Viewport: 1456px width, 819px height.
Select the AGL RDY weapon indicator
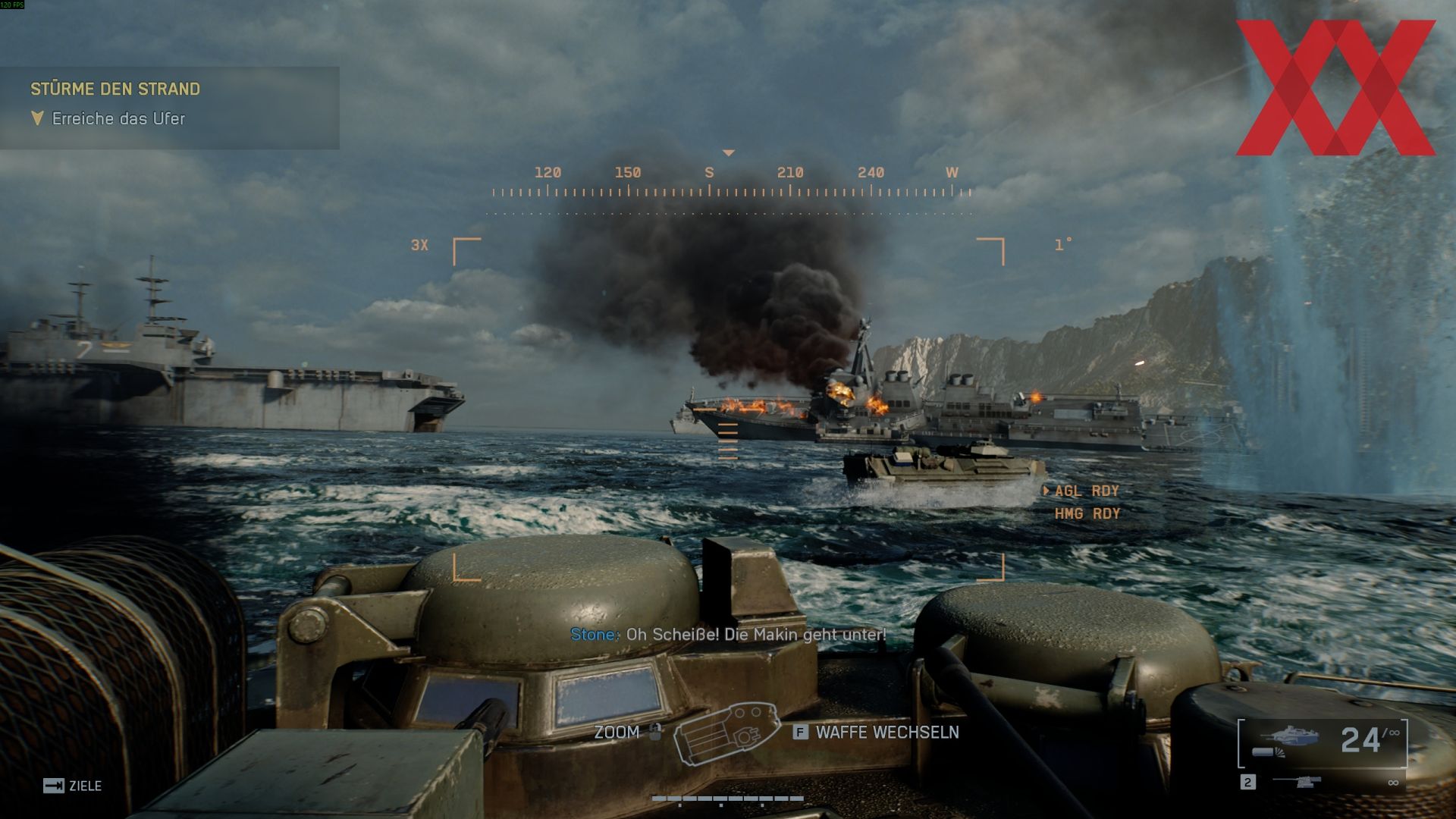coord(1086,491)
